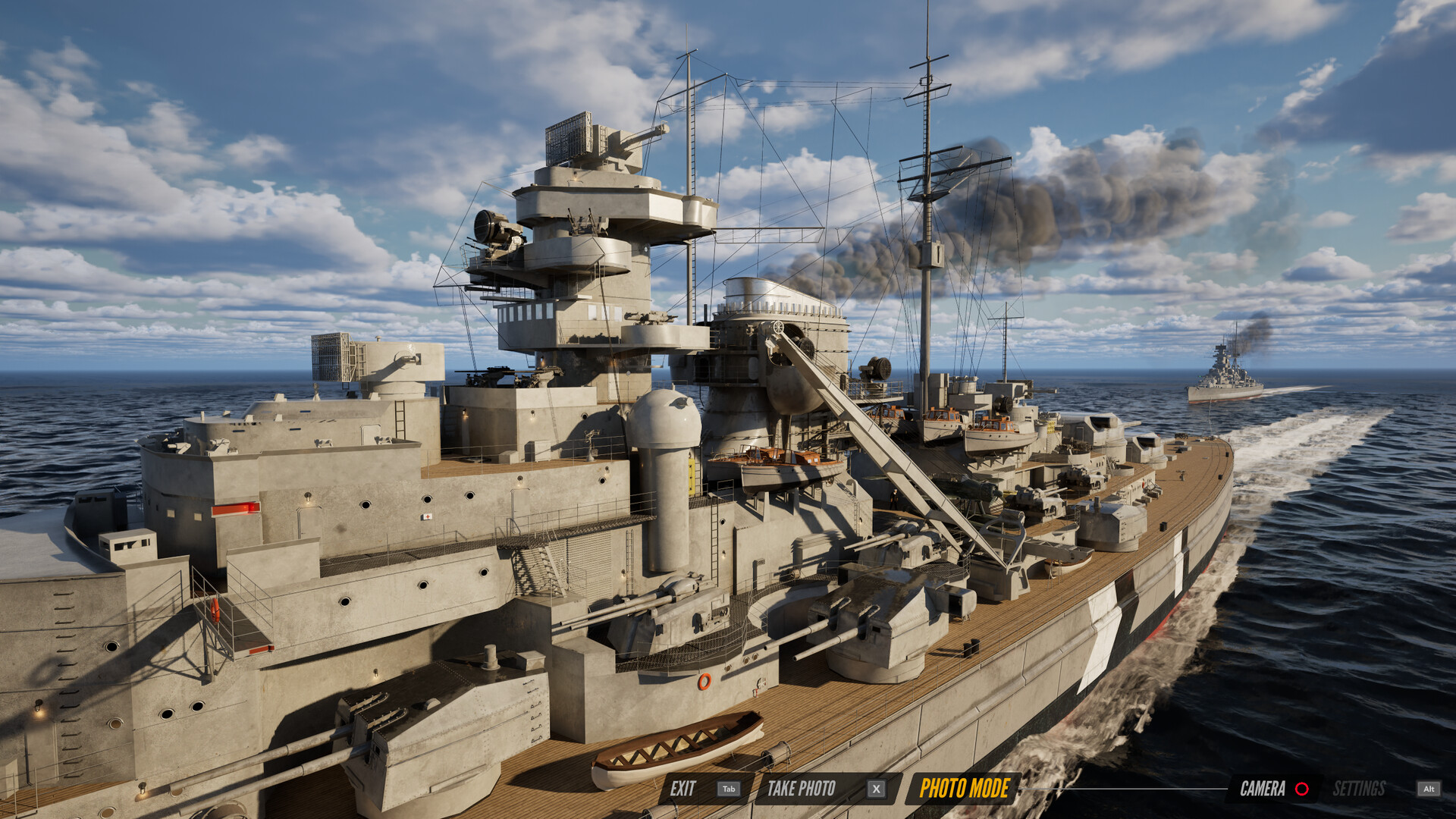Click the X key hint next to TAKE PHOTO
This screenshot has width=1456, height=819.
[x=876, y=789]
